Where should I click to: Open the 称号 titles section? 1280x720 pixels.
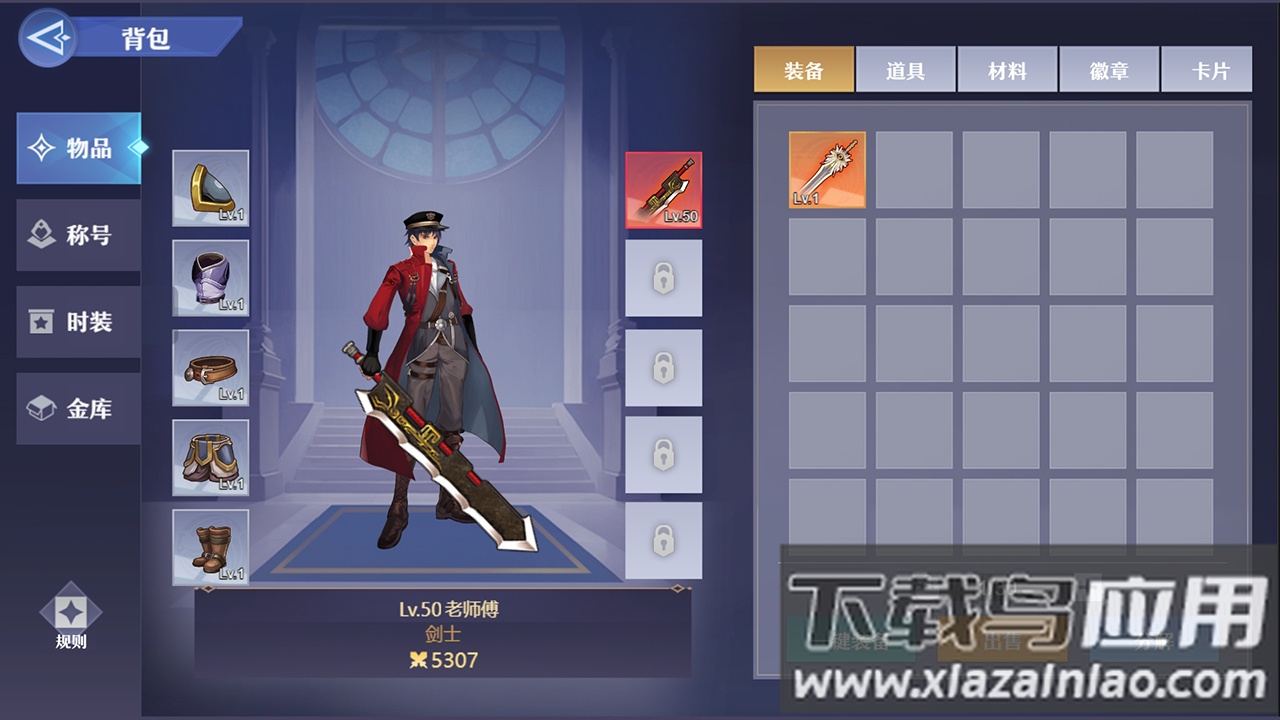[x=78, y=235]
